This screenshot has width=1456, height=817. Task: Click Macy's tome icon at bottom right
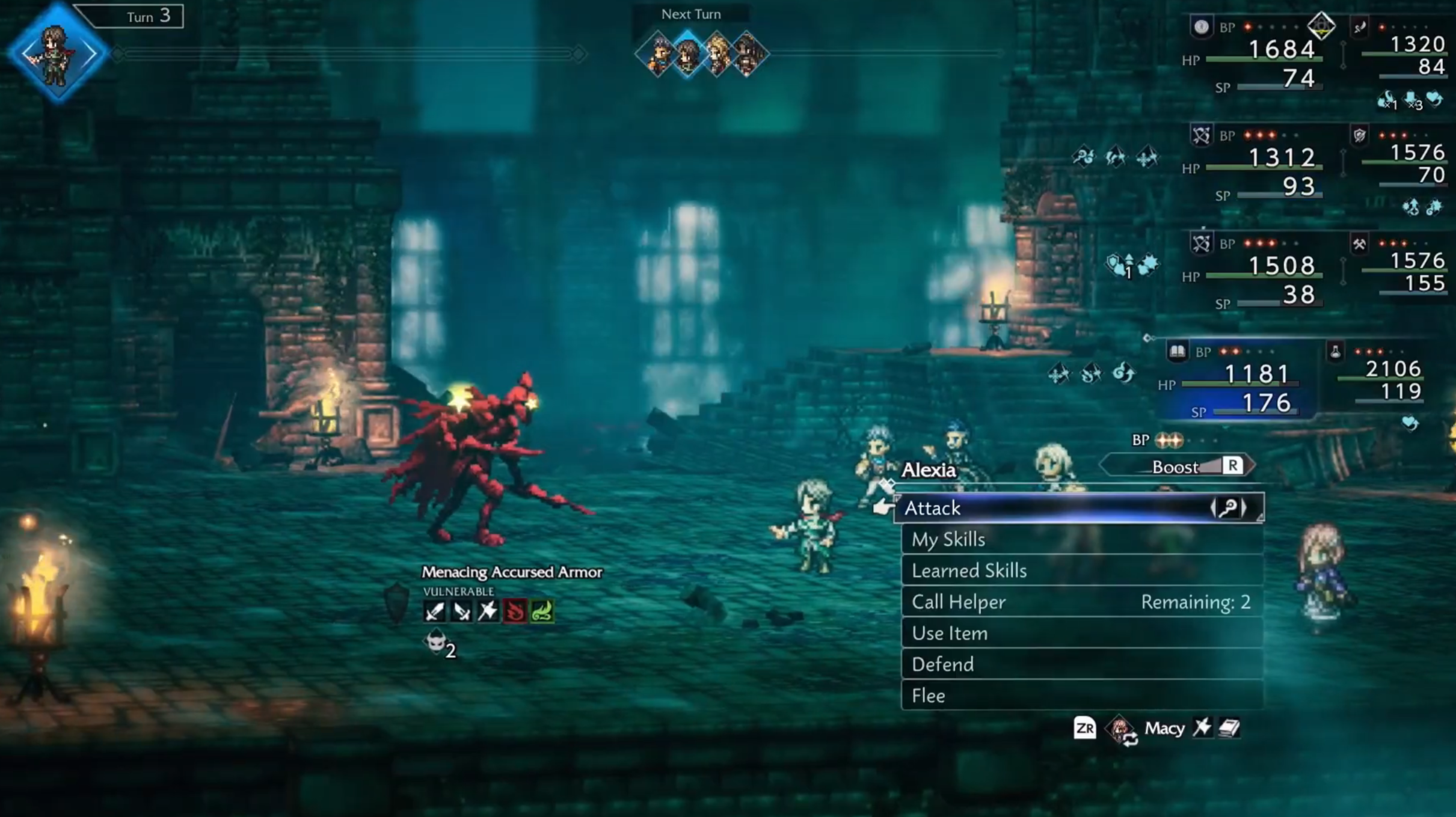[1229, 729]
